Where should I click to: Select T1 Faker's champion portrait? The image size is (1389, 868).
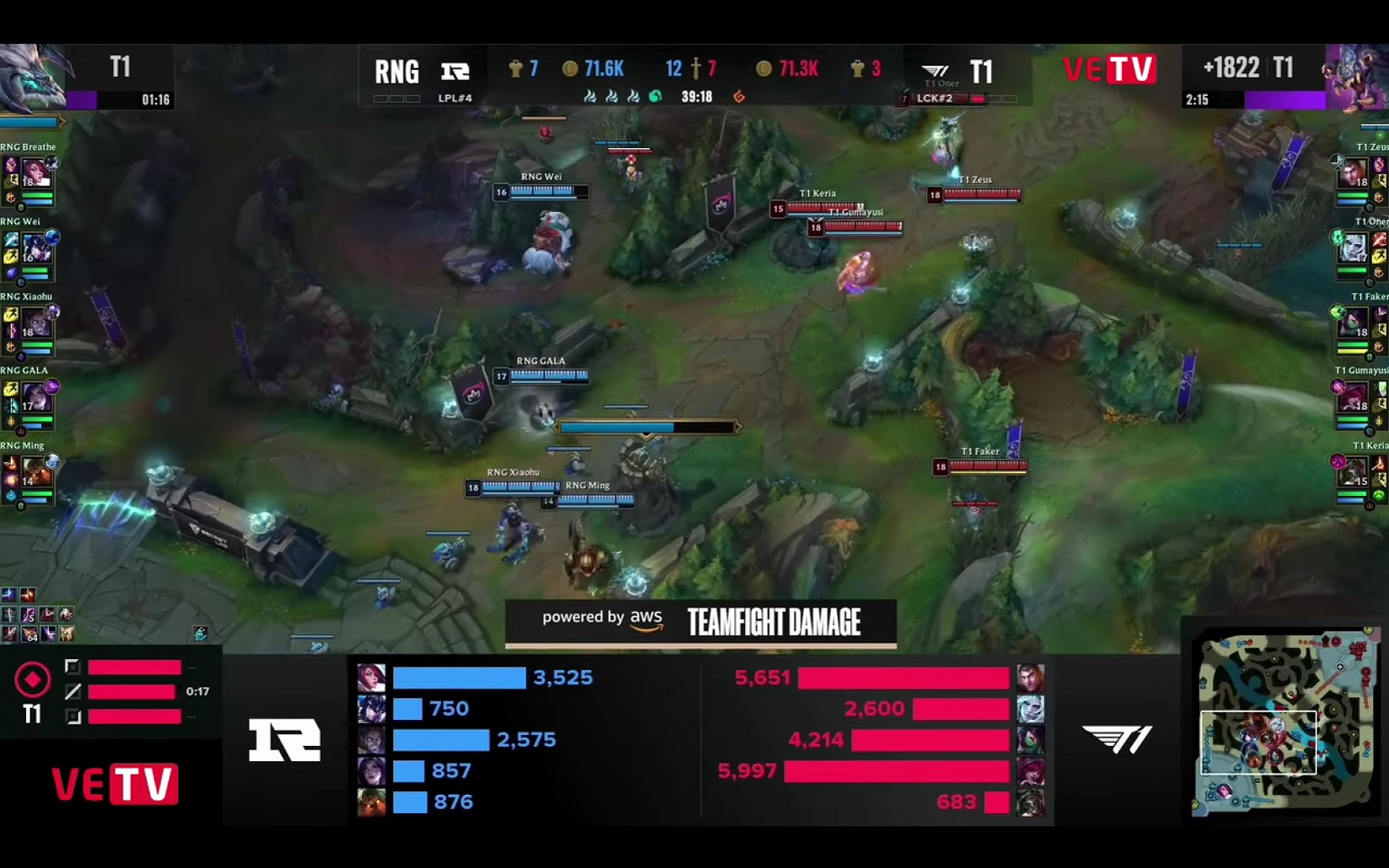(x=1353, y=323)
